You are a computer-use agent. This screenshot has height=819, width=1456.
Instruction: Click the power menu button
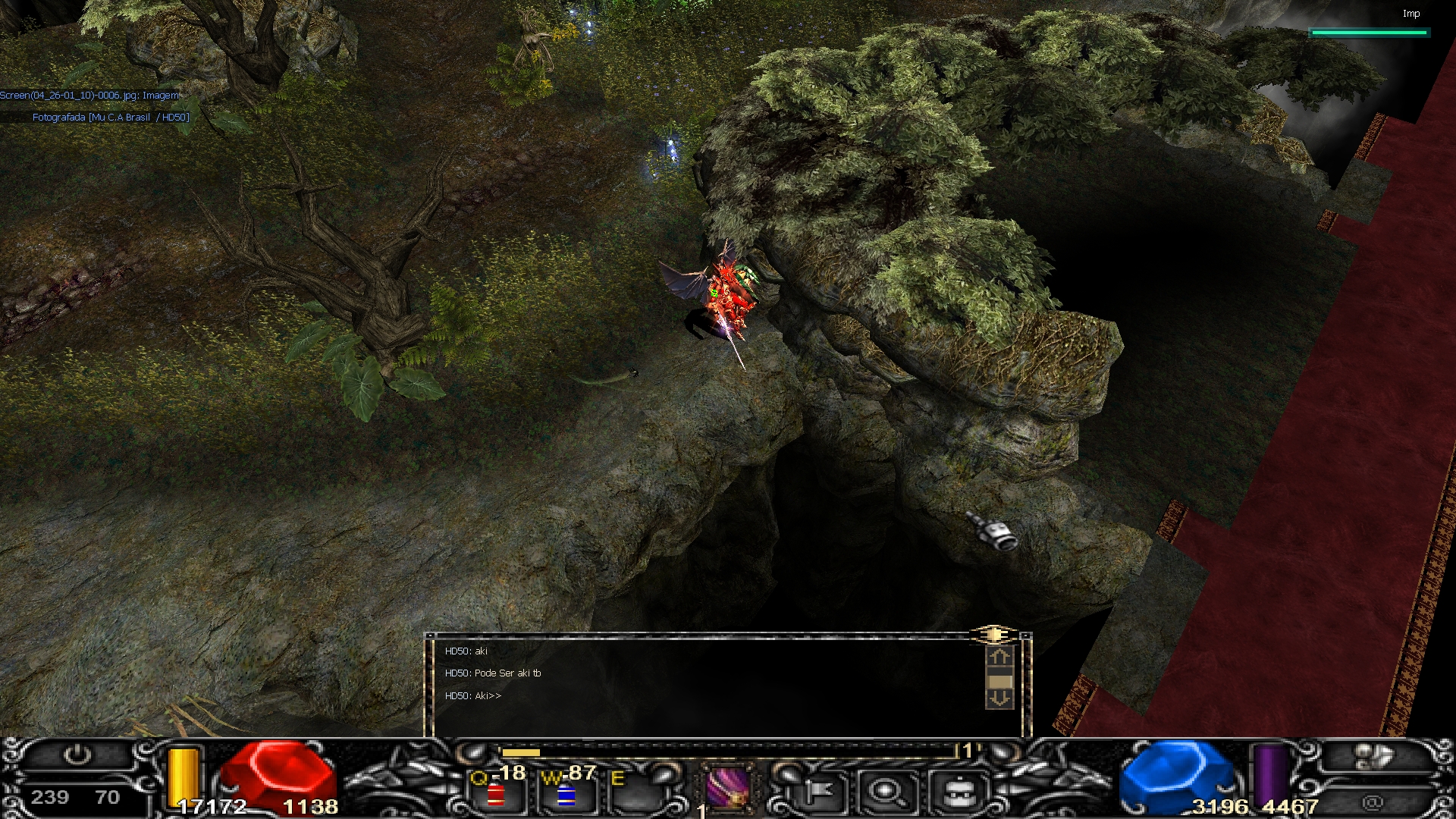pyautogui.click(x=77, y=755)
